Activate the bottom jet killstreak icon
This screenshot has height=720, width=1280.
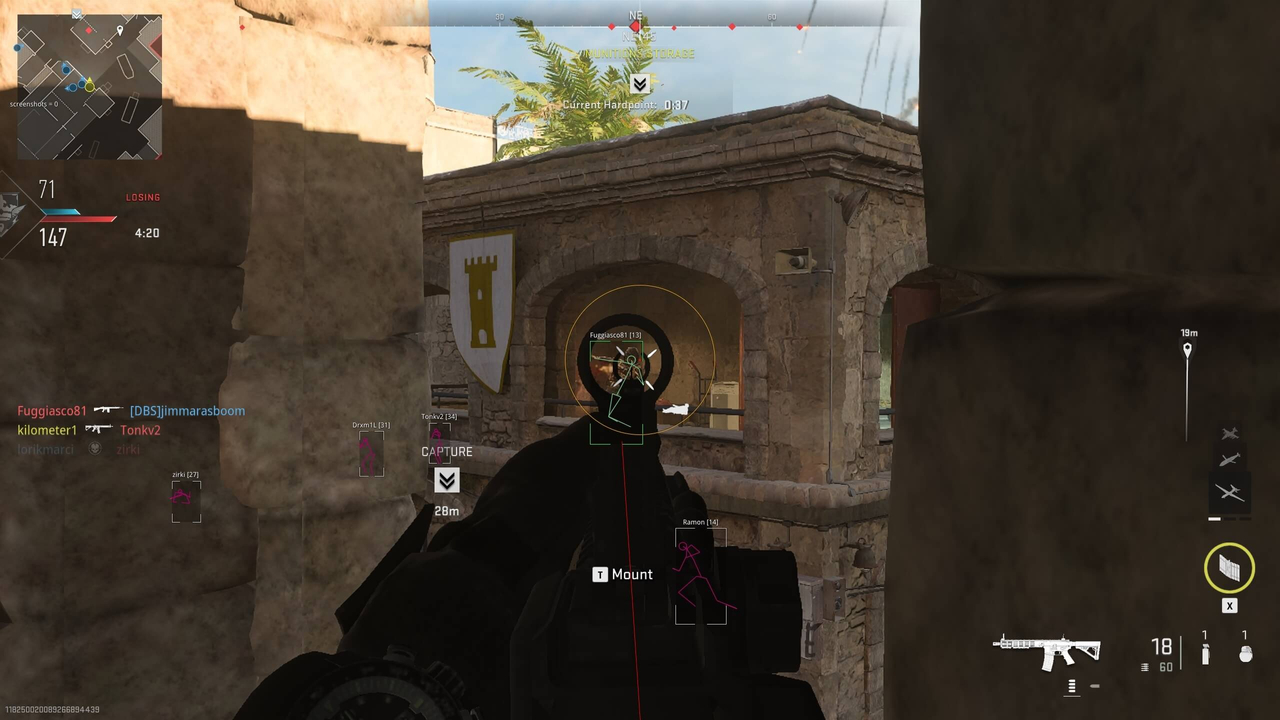(1230, 493)
